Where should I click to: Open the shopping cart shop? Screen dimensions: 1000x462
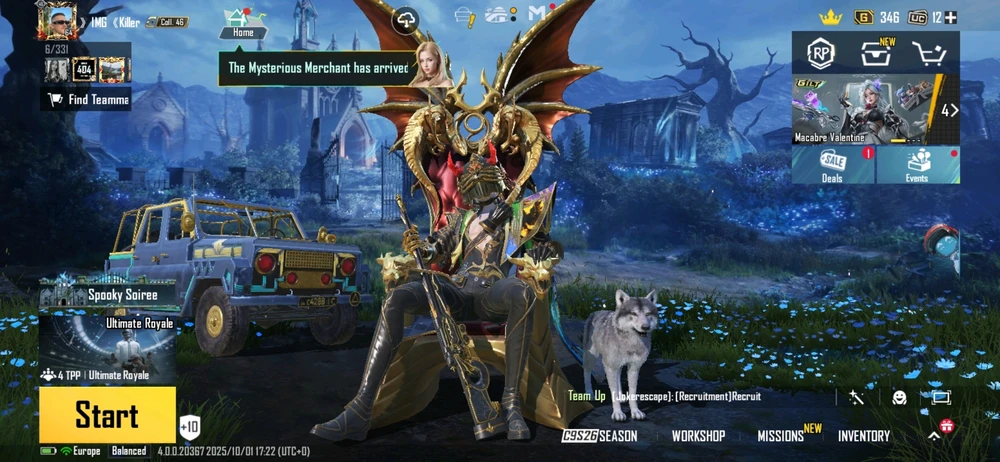tap(932, 53)
